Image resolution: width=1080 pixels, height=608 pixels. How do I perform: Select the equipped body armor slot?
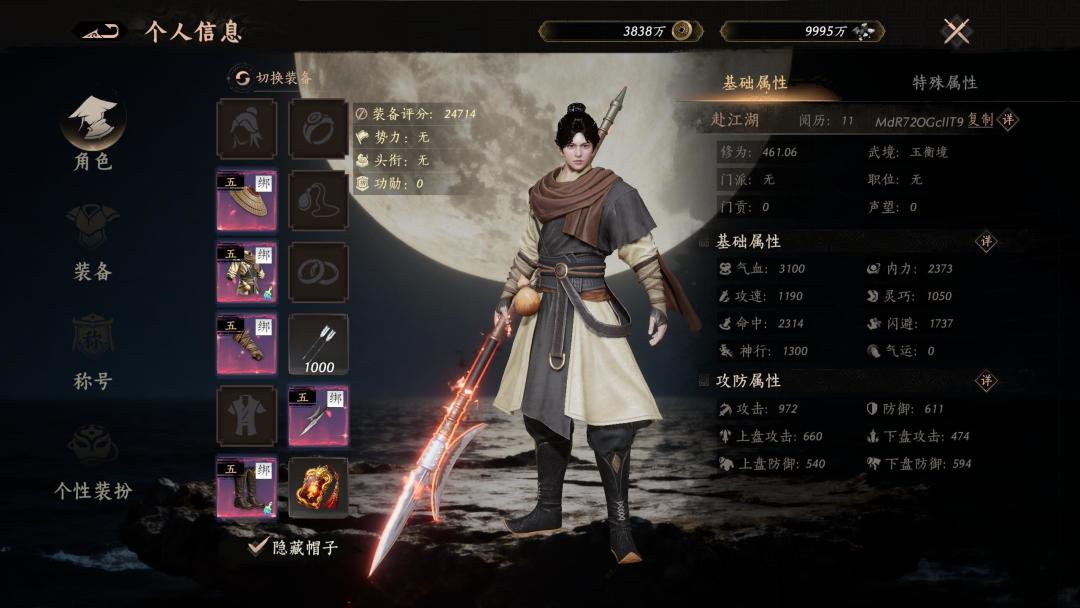coord(246,272)
